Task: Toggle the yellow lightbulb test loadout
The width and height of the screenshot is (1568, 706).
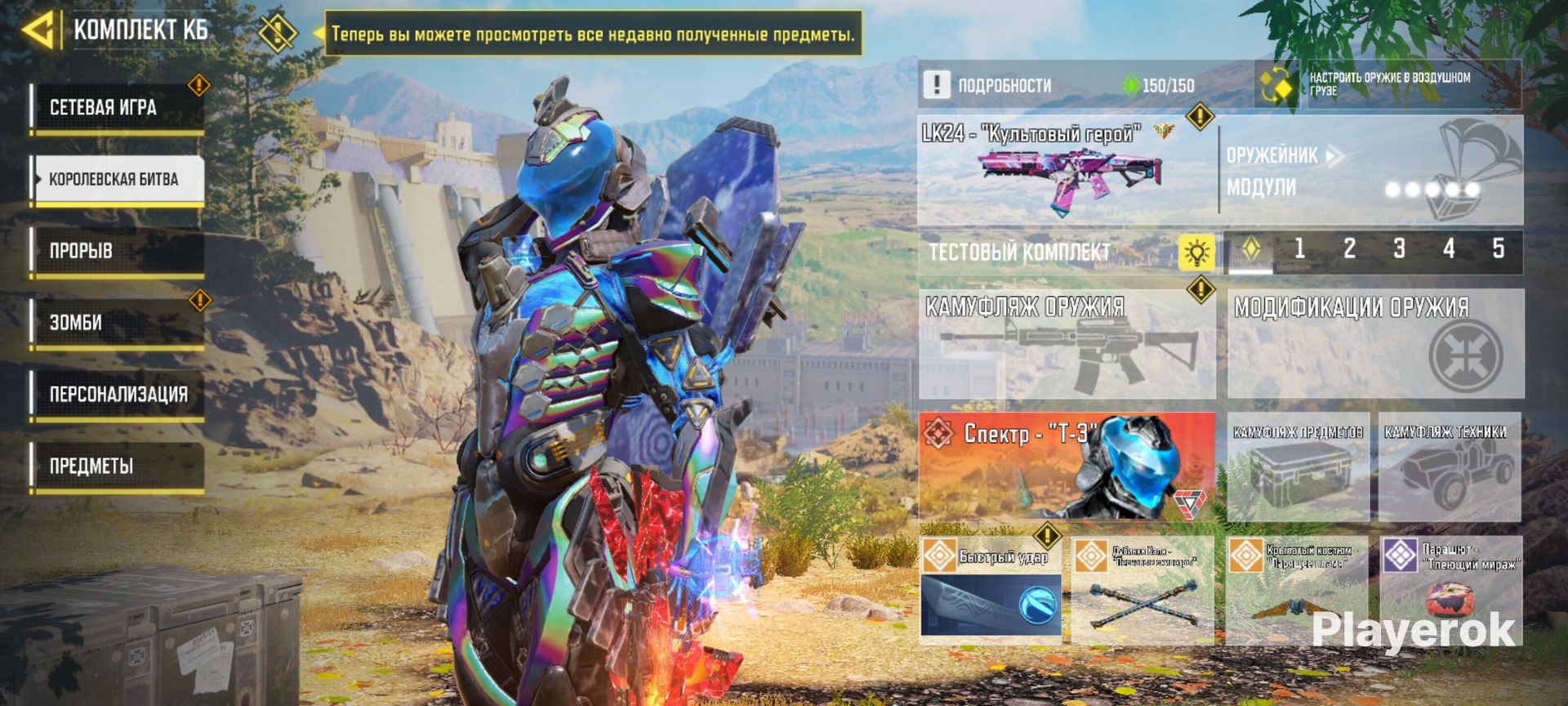Action: pyautogui.click(x=1196, y=252)
